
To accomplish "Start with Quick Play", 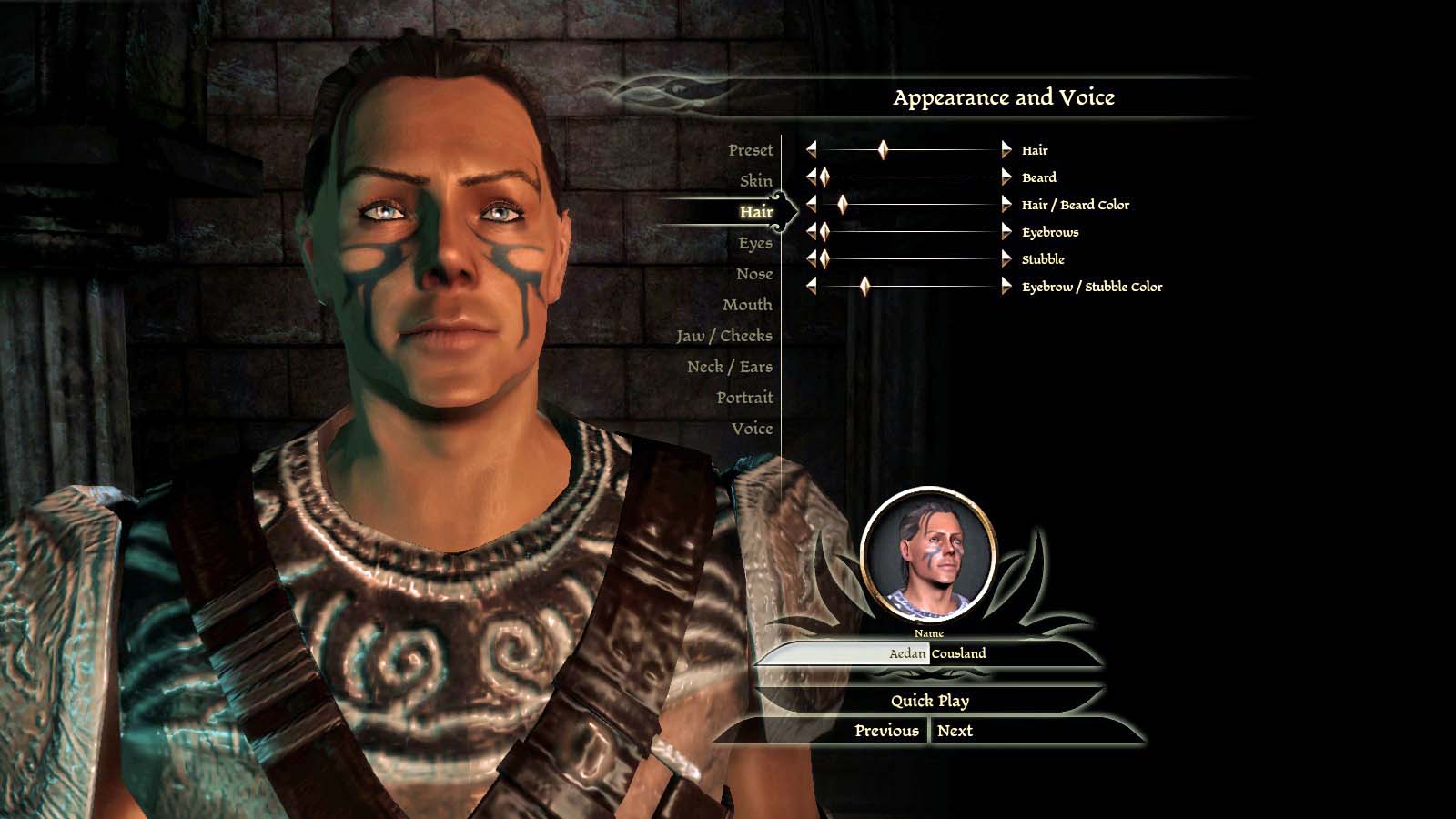I will (929, 701).
